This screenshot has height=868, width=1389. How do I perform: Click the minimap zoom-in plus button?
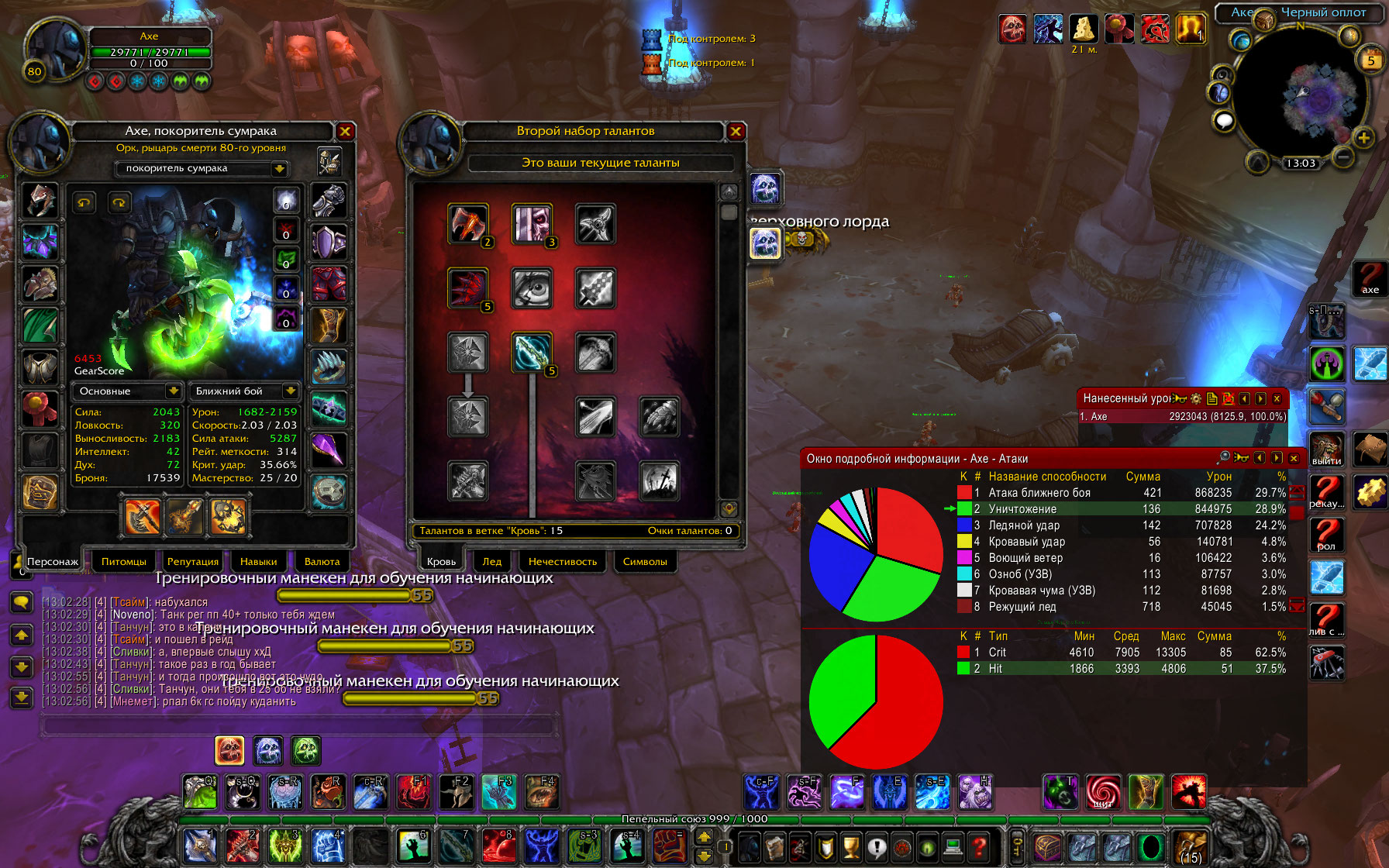click(x=1363, y=138)
